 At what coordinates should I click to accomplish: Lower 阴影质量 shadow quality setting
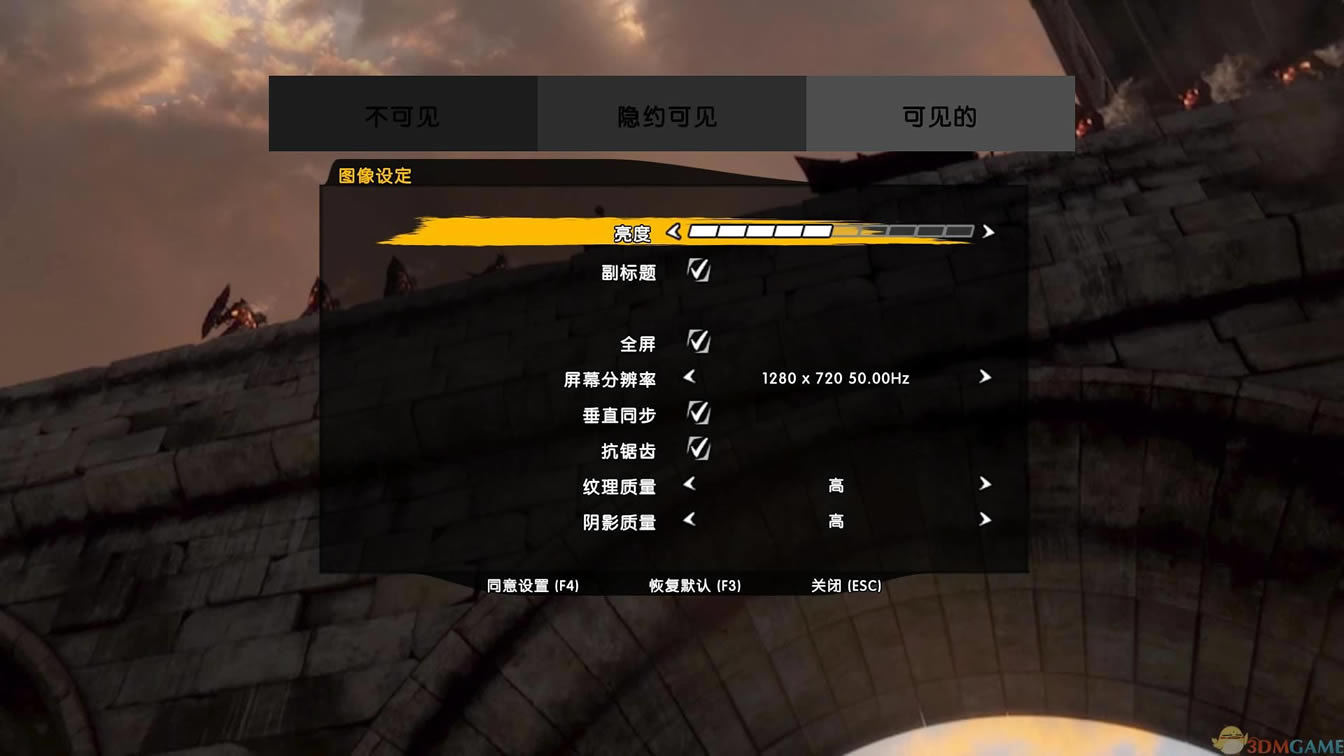pos(688,520)
